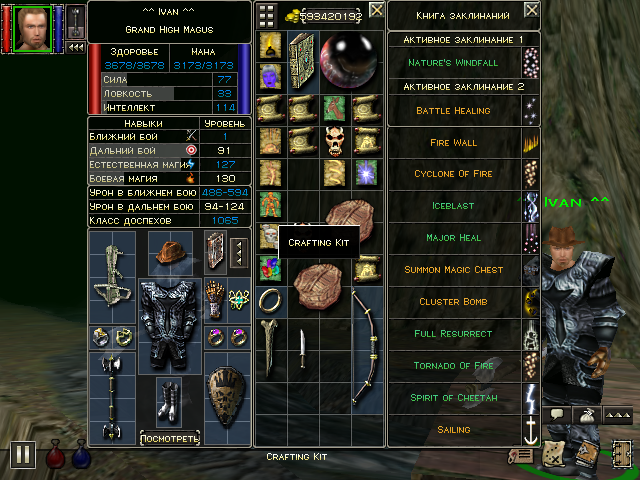Image resolution: width=640 pixels, height=480 pixels.
Task: Select Ivan's character portrait
Action: 30,27
